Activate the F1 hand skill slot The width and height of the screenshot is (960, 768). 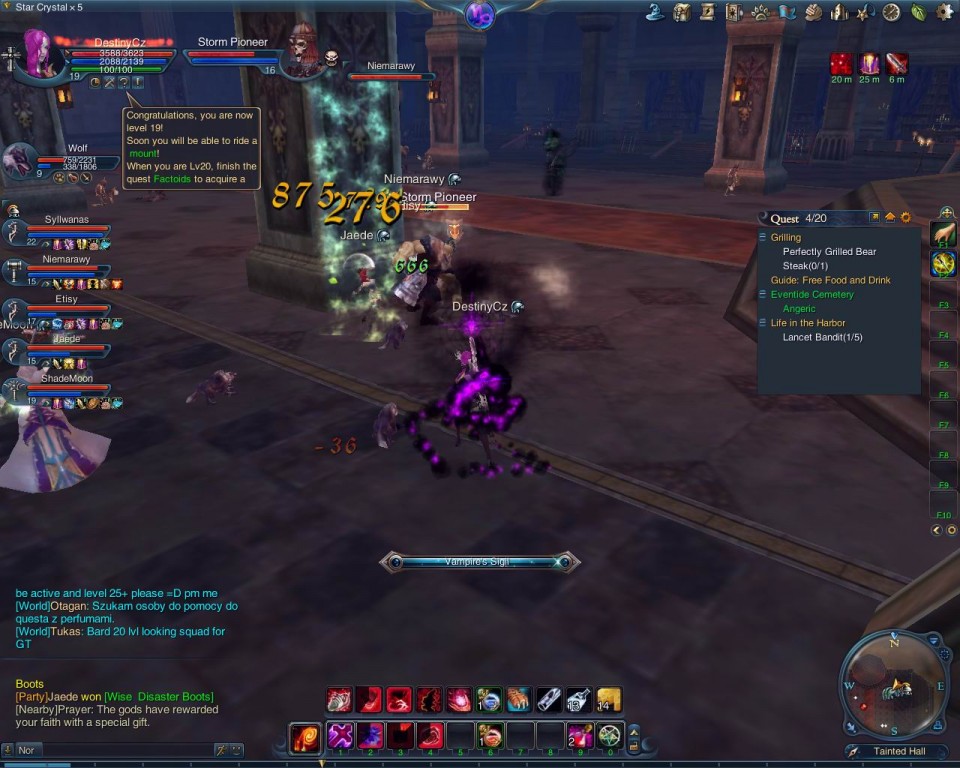click(943, 234)
